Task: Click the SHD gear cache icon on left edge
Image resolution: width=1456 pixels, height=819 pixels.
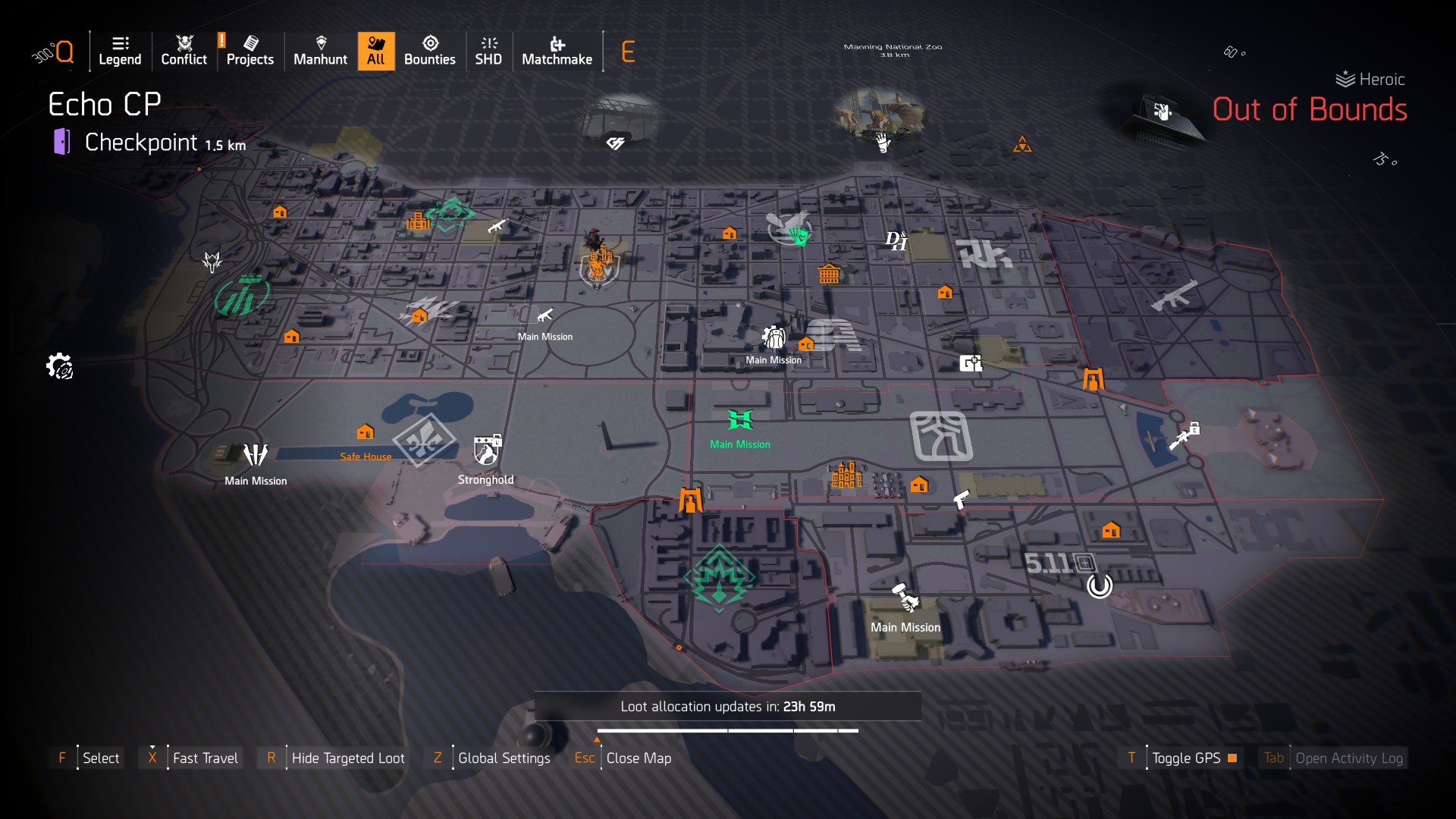Action: (60, 366)
